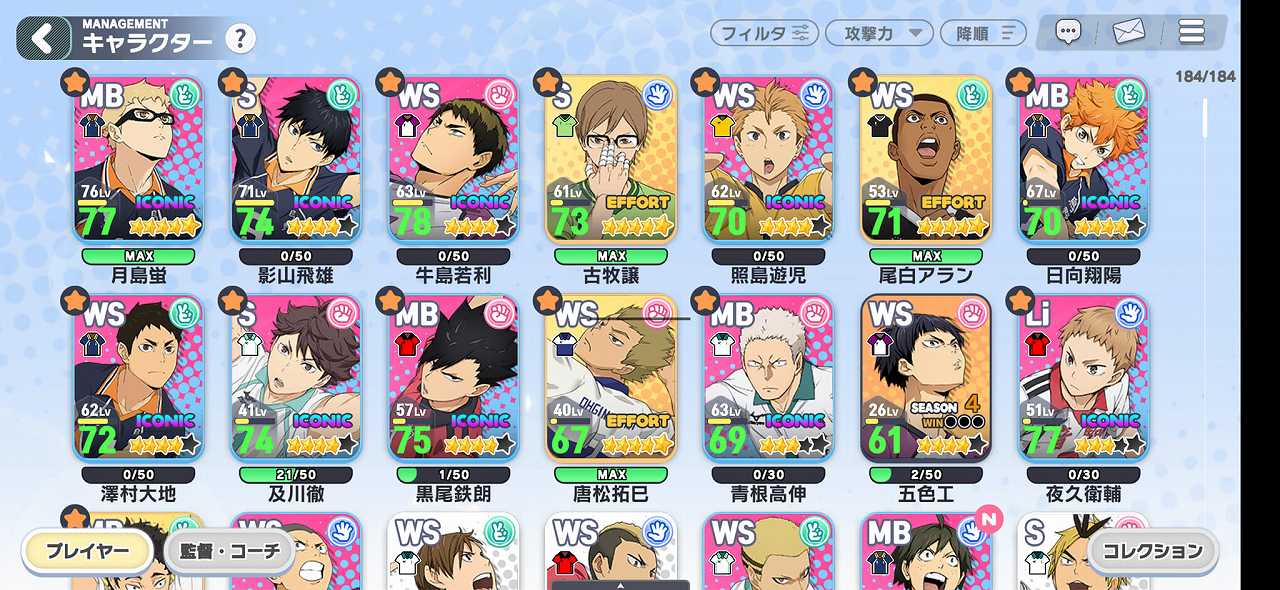Image resolution: width=1280 pixels, height=590 pixels.
Task: Open the コレクション collection
Action: tap(1153, 551)
